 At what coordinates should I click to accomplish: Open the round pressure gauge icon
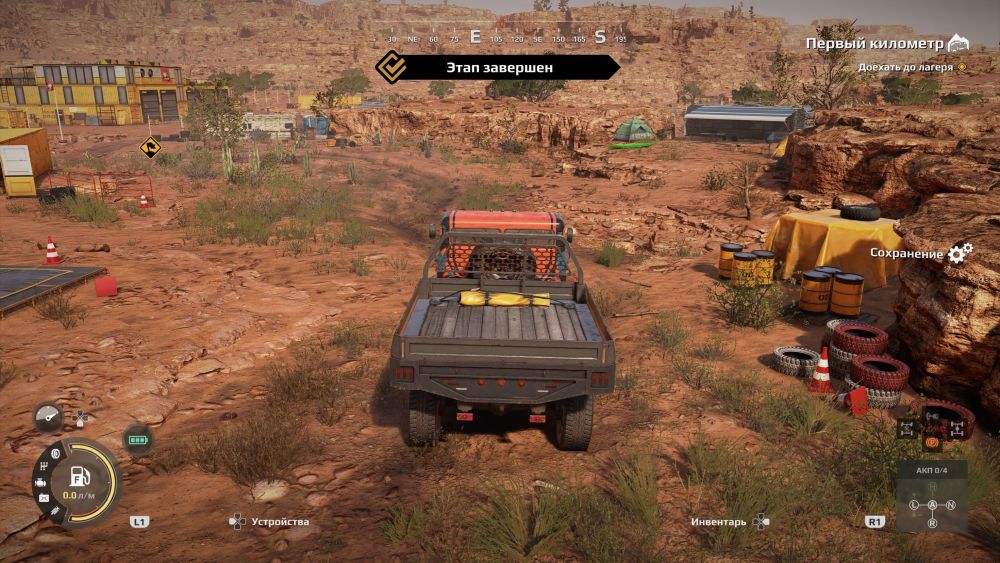click(47, 416)
